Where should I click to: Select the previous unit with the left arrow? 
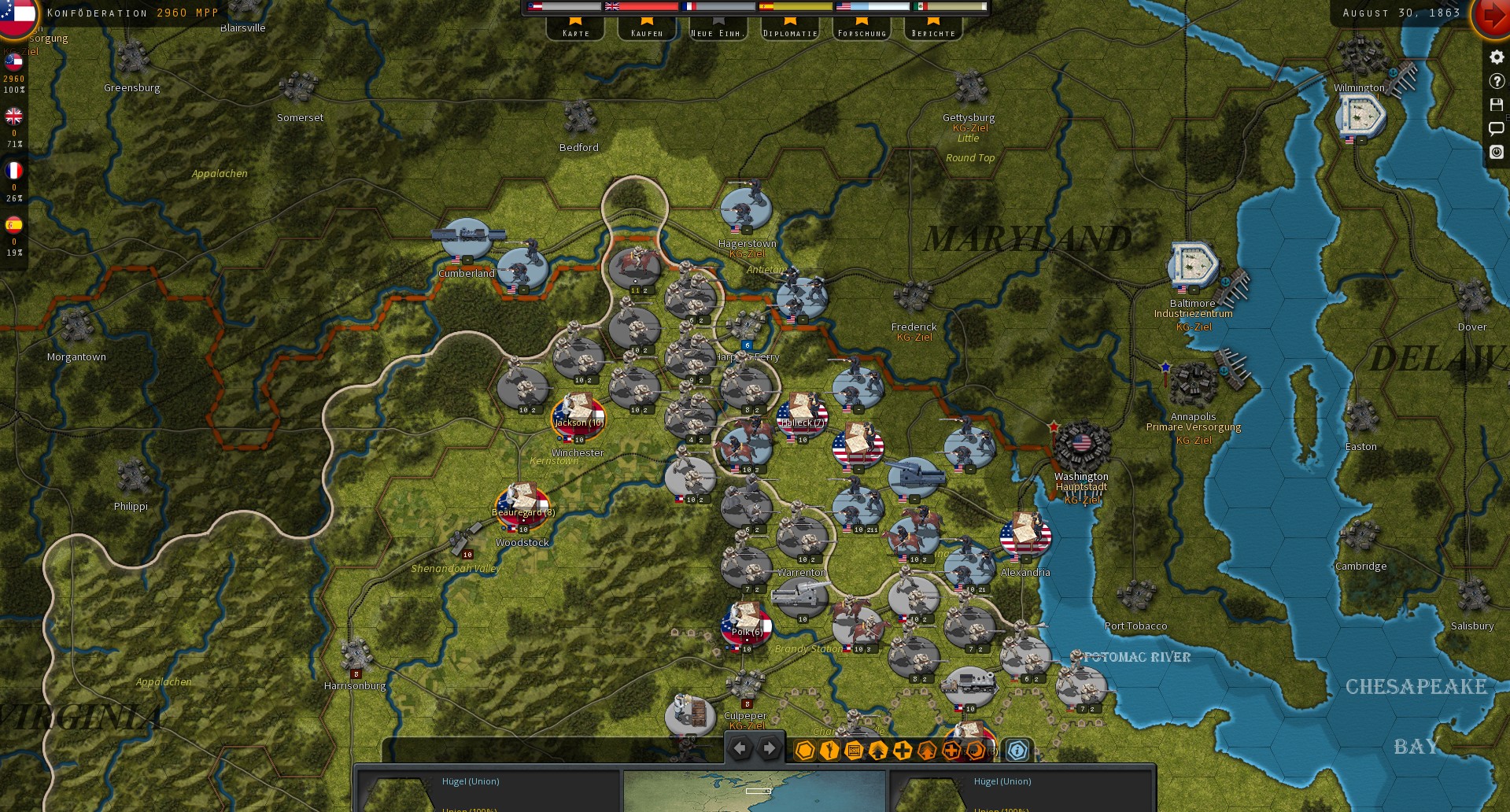tap(740, 748)
